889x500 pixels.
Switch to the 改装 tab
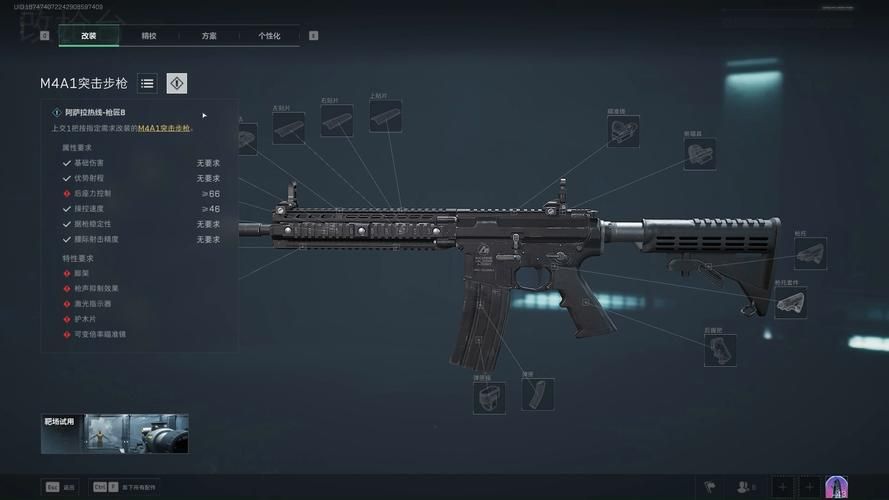click(x=89, y=36)
